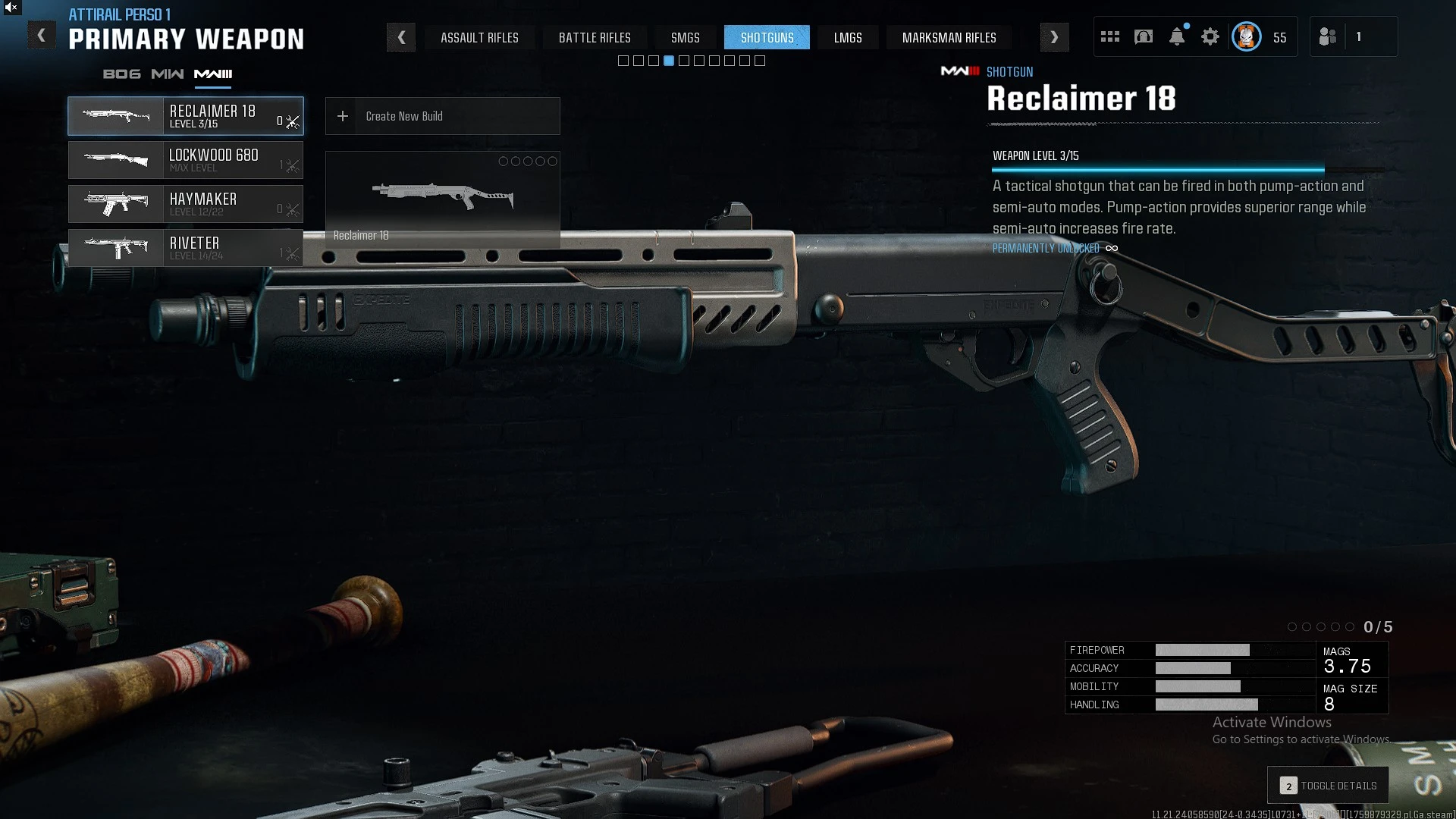Pick the Haymaker shotgun
This screenshot has width=1456, height=819.
click(x=186, y=204)
